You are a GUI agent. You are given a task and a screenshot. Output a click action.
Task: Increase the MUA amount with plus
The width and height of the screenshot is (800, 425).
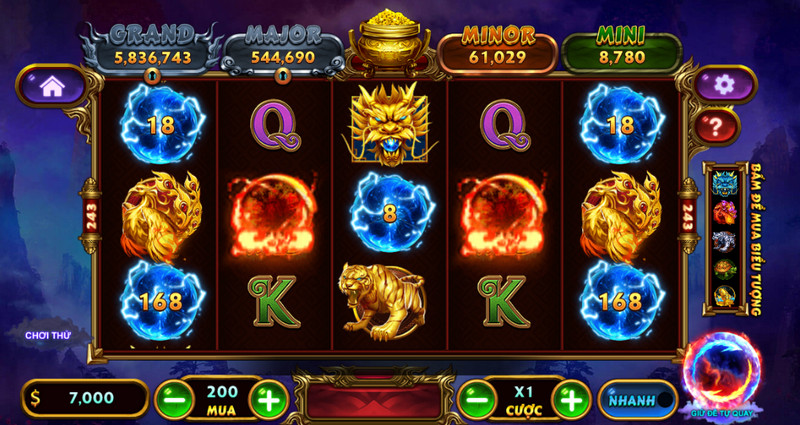point(268,399)
